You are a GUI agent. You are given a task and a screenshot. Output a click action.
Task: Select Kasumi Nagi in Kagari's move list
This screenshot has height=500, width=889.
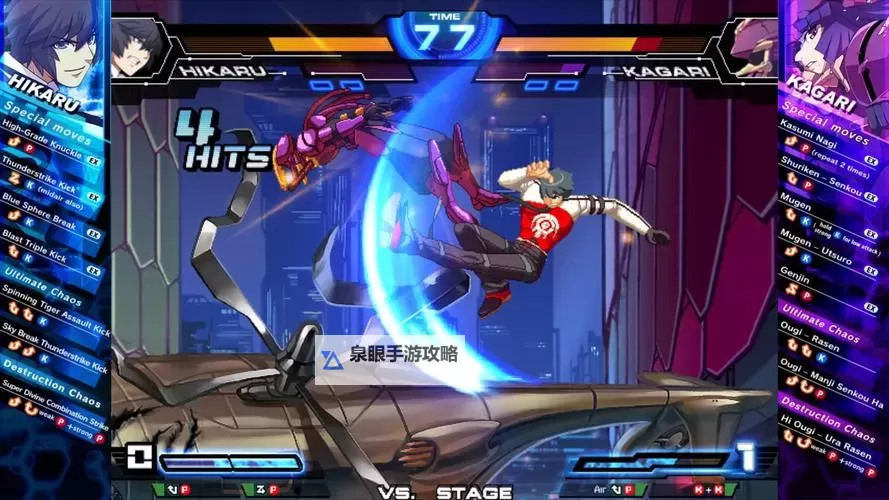812,131
